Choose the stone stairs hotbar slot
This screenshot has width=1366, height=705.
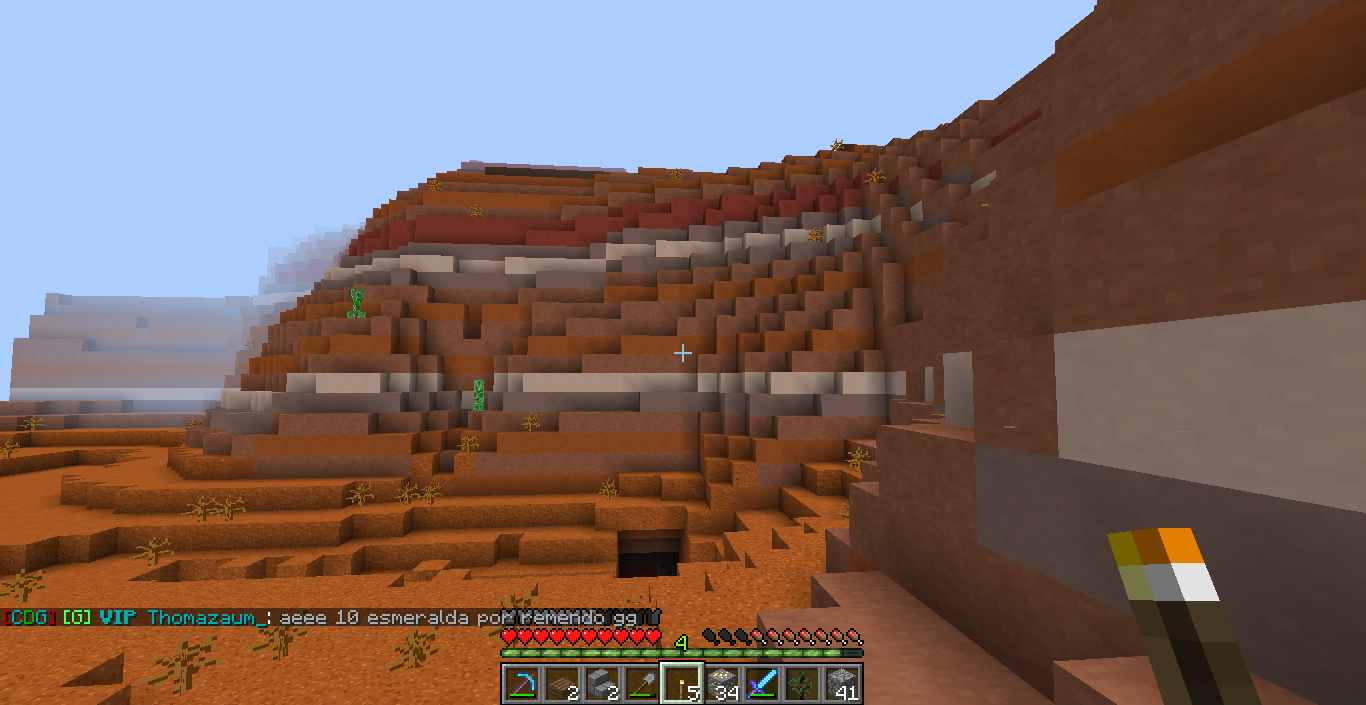600,684
